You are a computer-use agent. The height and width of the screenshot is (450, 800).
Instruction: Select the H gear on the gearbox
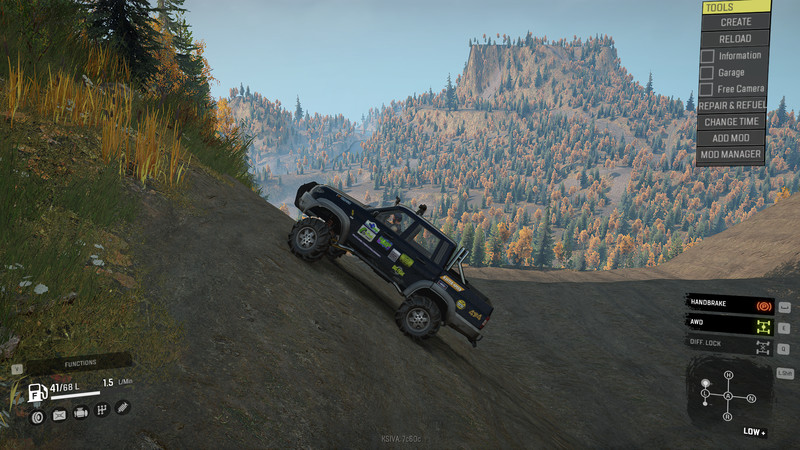point(729,375)
